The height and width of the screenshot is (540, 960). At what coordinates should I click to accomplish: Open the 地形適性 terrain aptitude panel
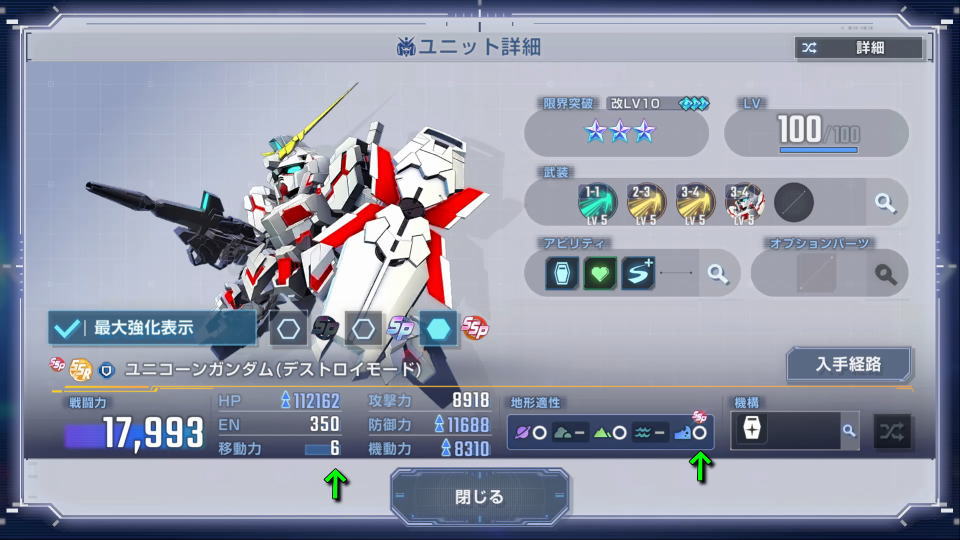pyautogui.click(x=610, y=432)
